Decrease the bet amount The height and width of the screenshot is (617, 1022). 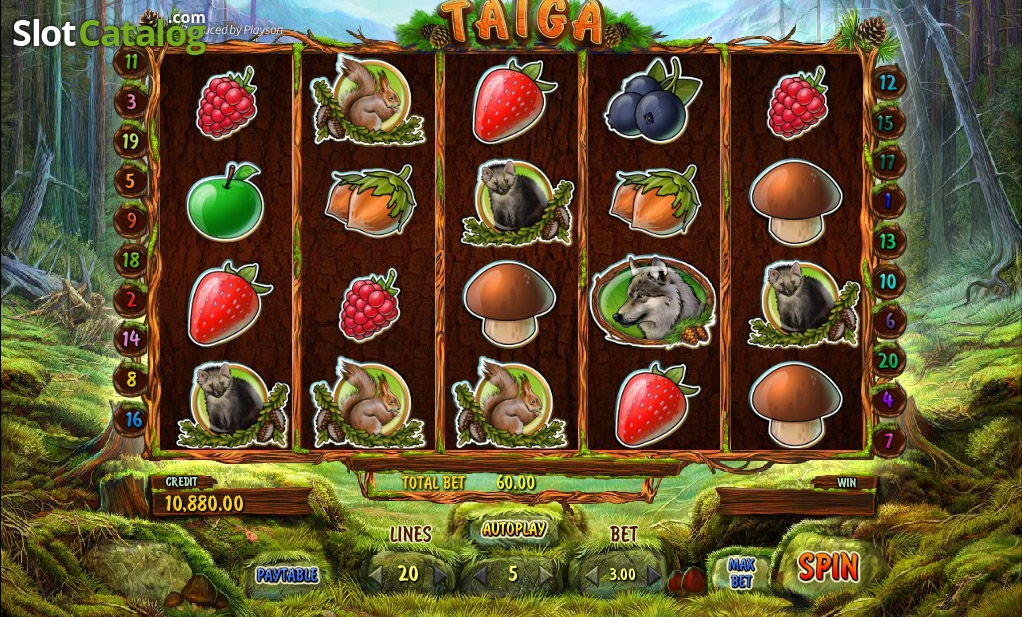590,576
